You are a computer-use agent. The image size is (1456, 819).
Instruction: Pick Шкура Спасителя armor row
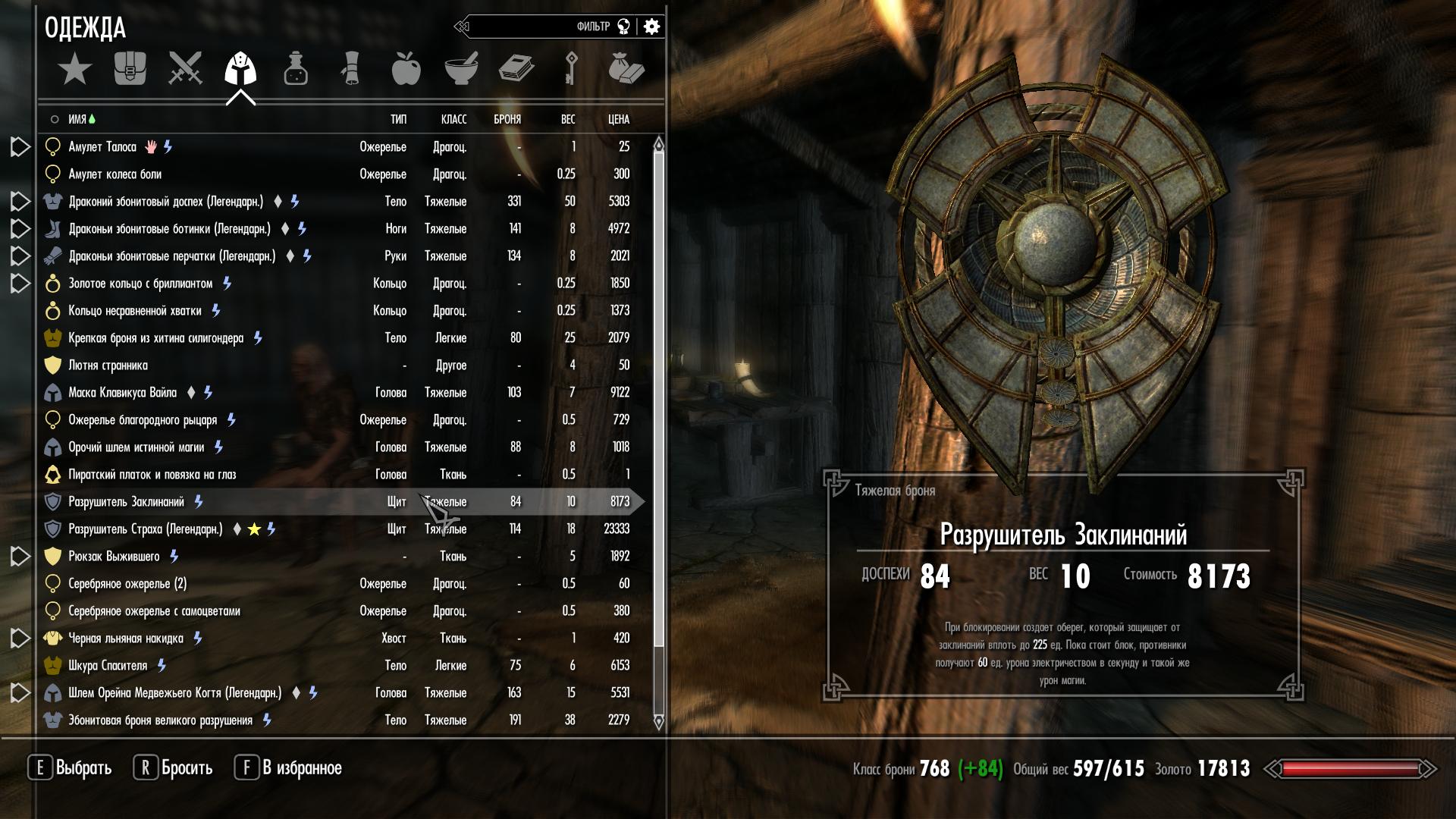pos(108,666)
